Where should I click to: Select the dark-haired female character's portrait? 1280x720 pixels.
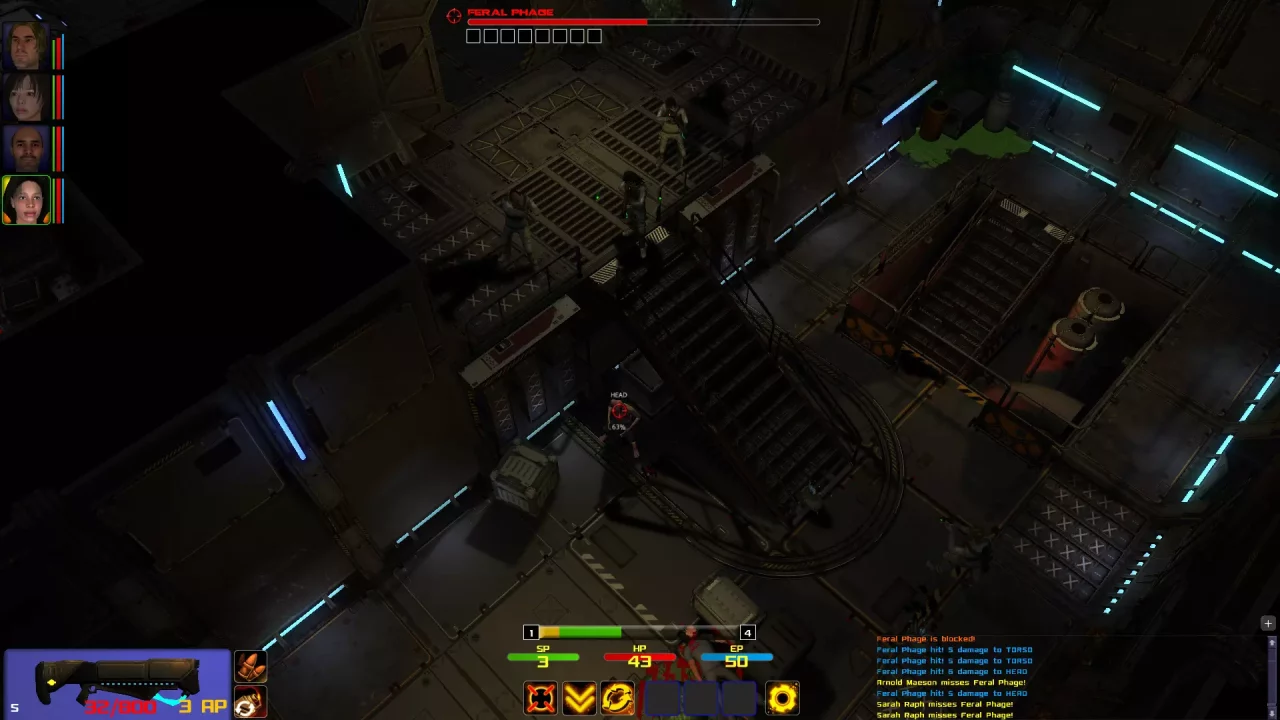click(x=25, y=93)
